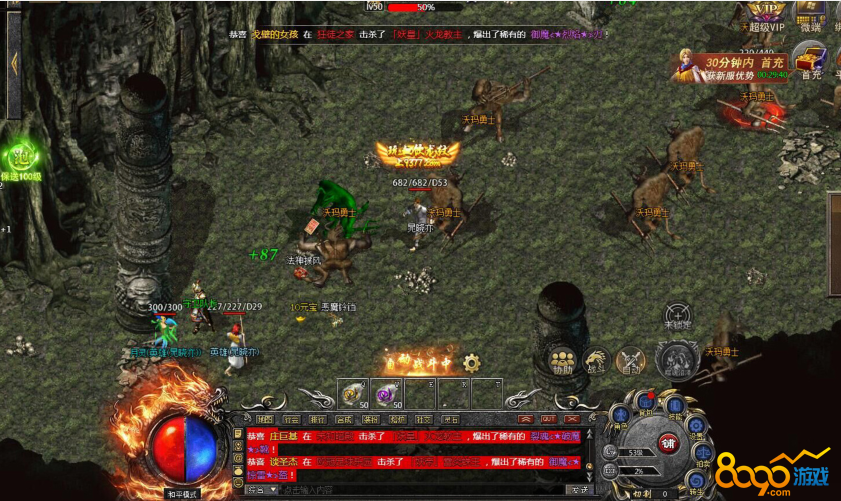Open the auto-battle gear settings
This screenshot has height=501, width=841.
[471, 363]
